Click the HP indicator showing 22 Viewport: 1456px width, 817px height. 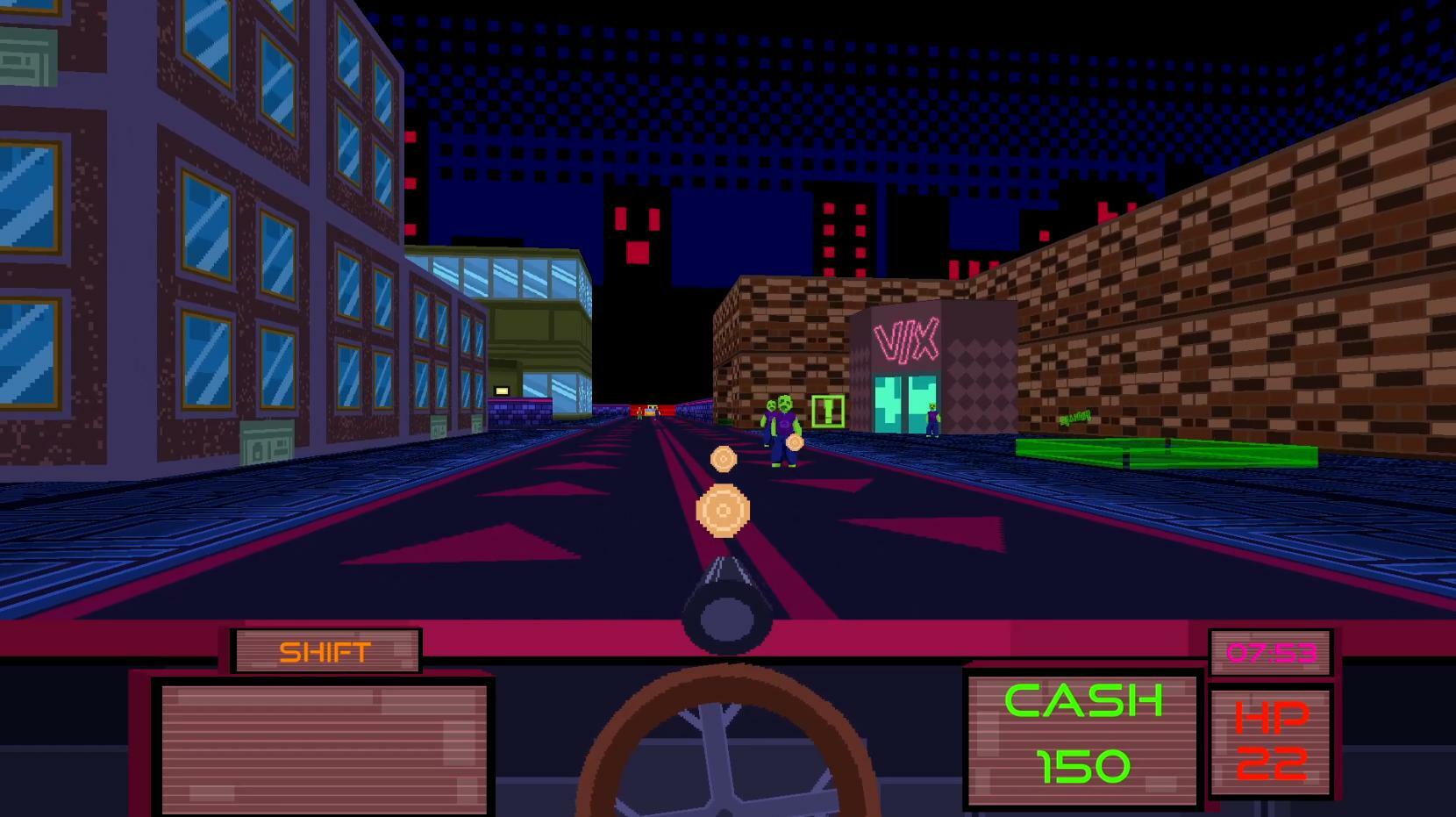coord(1272,742)
